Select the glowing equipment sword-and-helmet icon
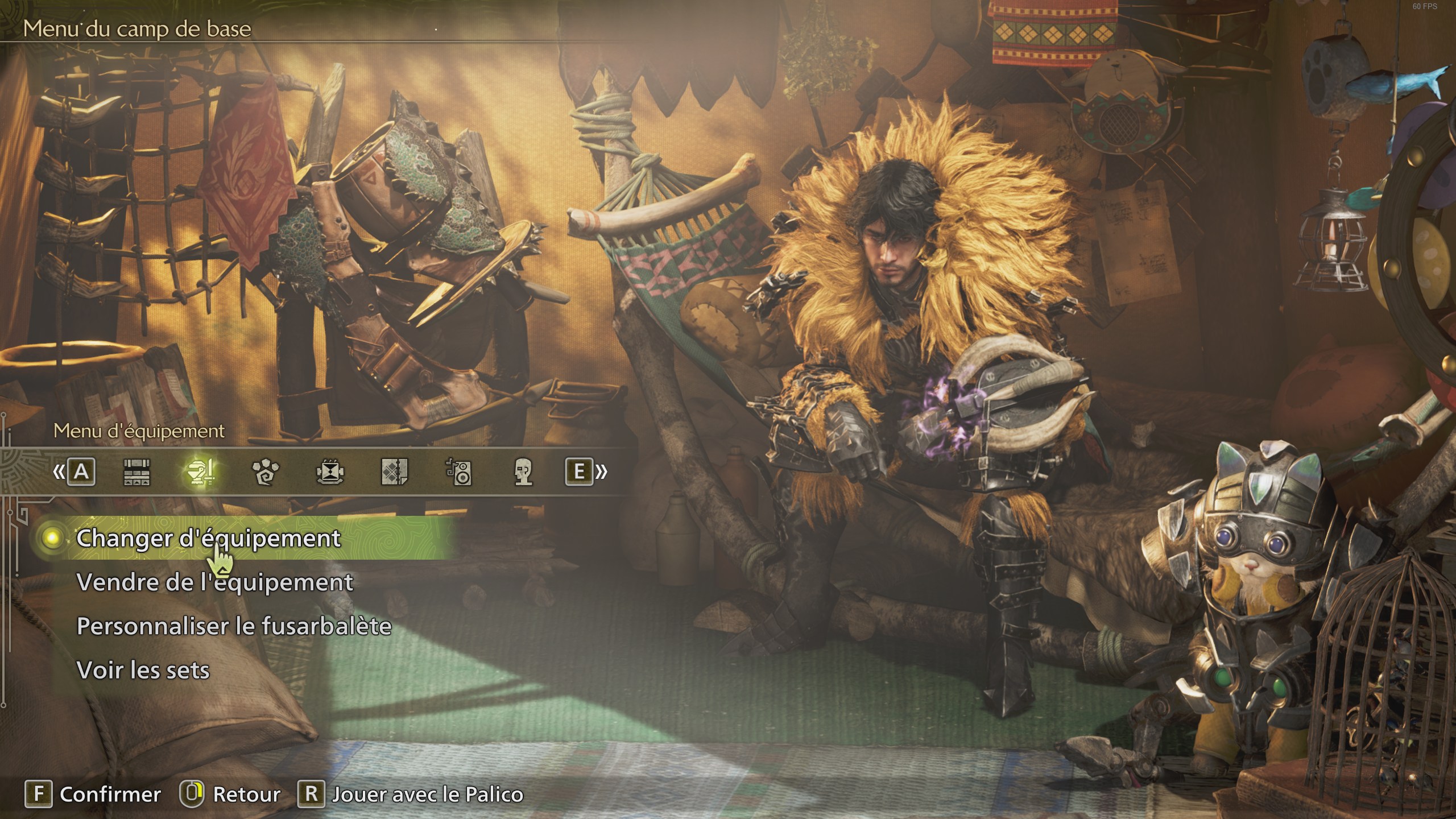 pos(202,472)
